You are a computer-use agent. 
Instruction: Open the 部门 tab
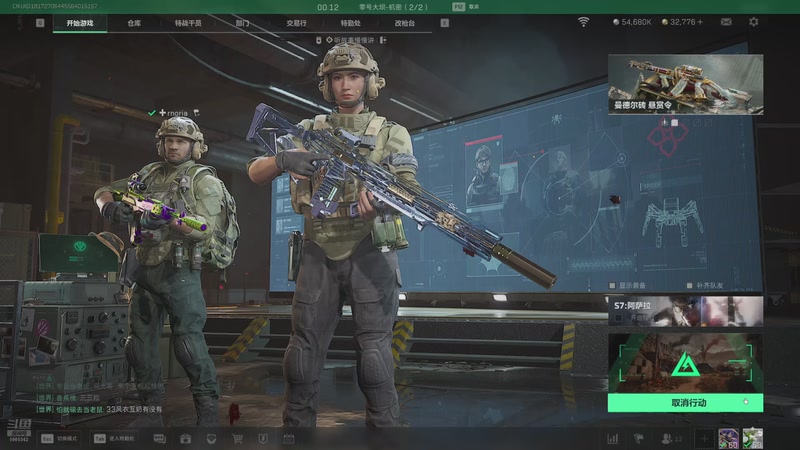243,22
